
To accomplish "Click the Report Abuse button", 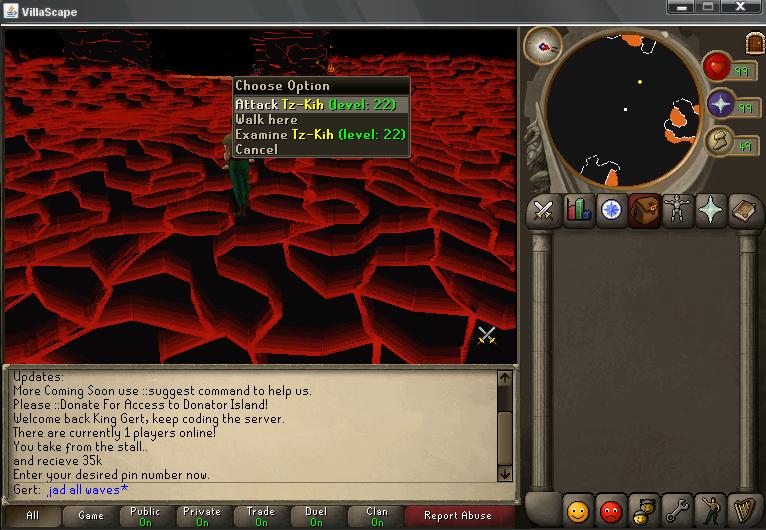I will tap(457, 516).
